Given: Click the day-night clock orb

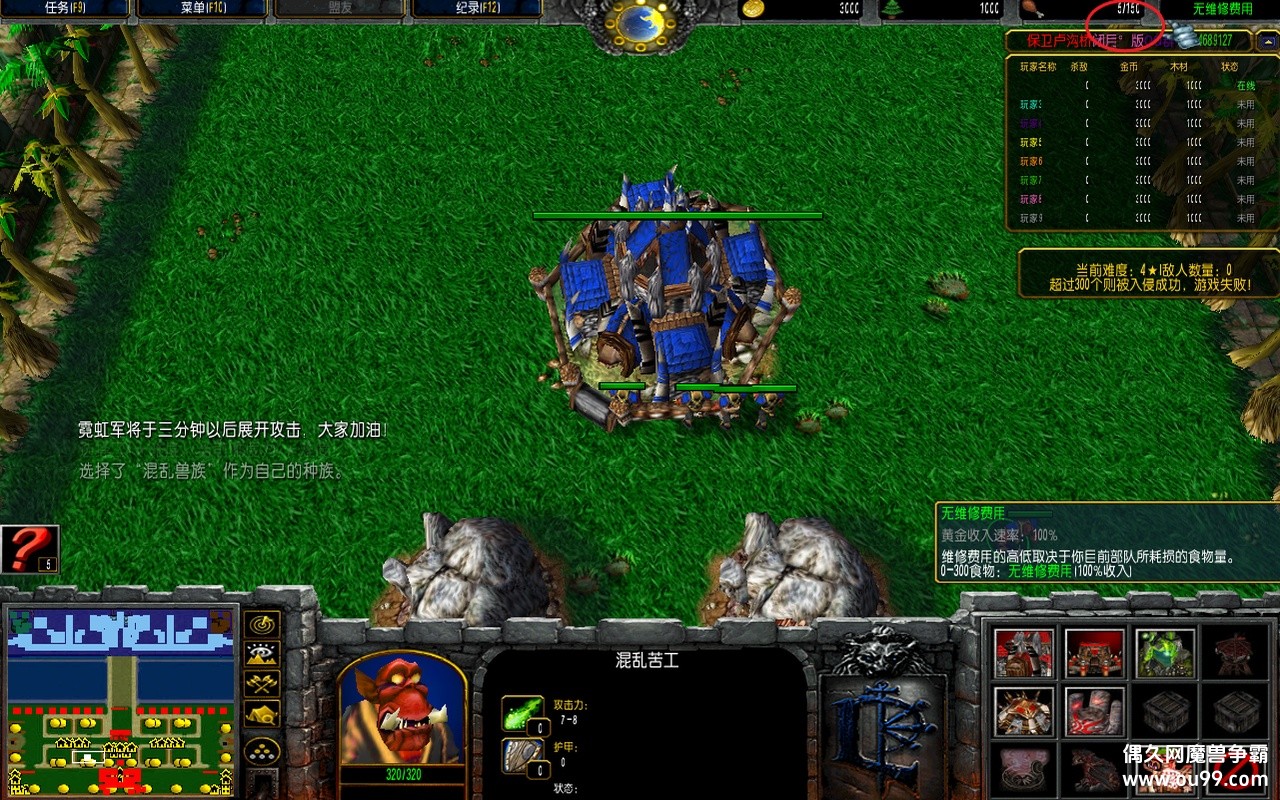Looking at the screenshot, I should (643, 24).
